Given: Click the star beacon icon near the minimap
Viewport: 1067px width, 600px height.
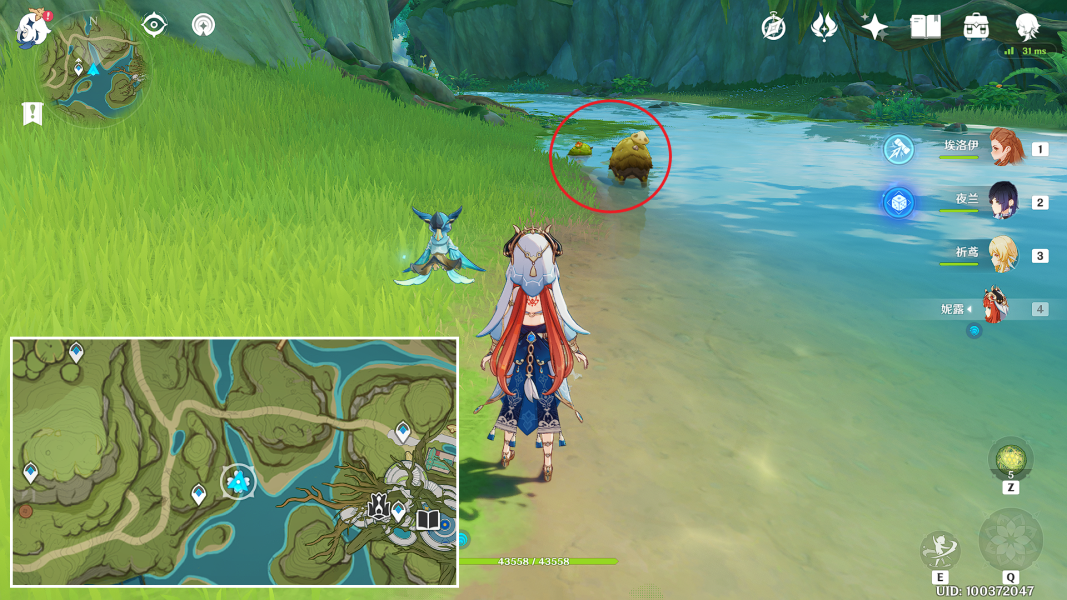Looking at the screenshot, I should point(203,25).
